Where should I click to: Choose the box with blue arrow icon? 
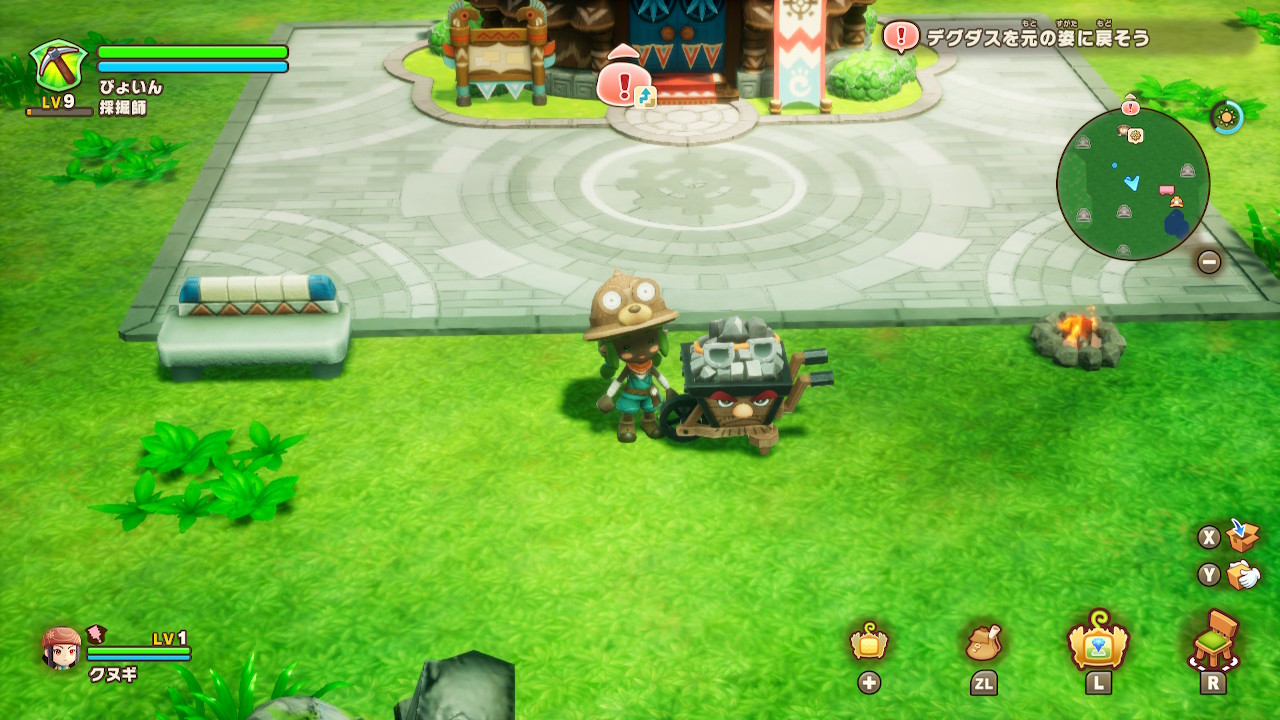(1243, 535)
